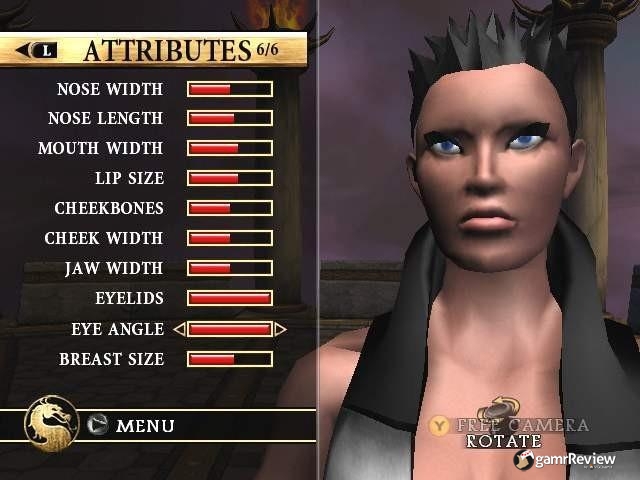Screen dimensions: 640x480
Task: Choose the Cheek Width slider
Action: coord(230,239)
